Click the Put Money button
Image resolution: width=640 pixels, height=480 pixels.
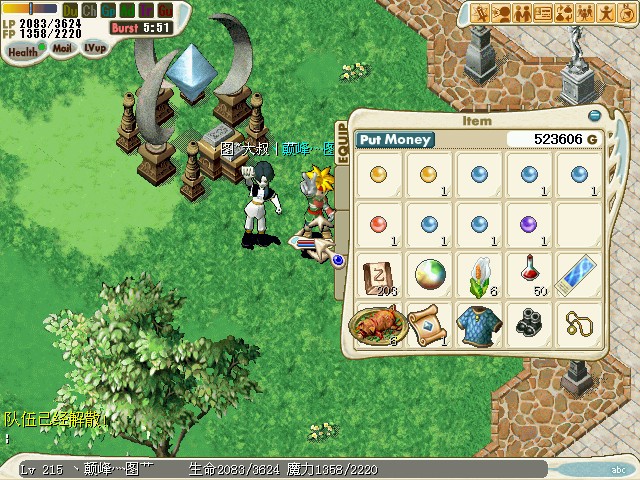(x=393, y=140)
